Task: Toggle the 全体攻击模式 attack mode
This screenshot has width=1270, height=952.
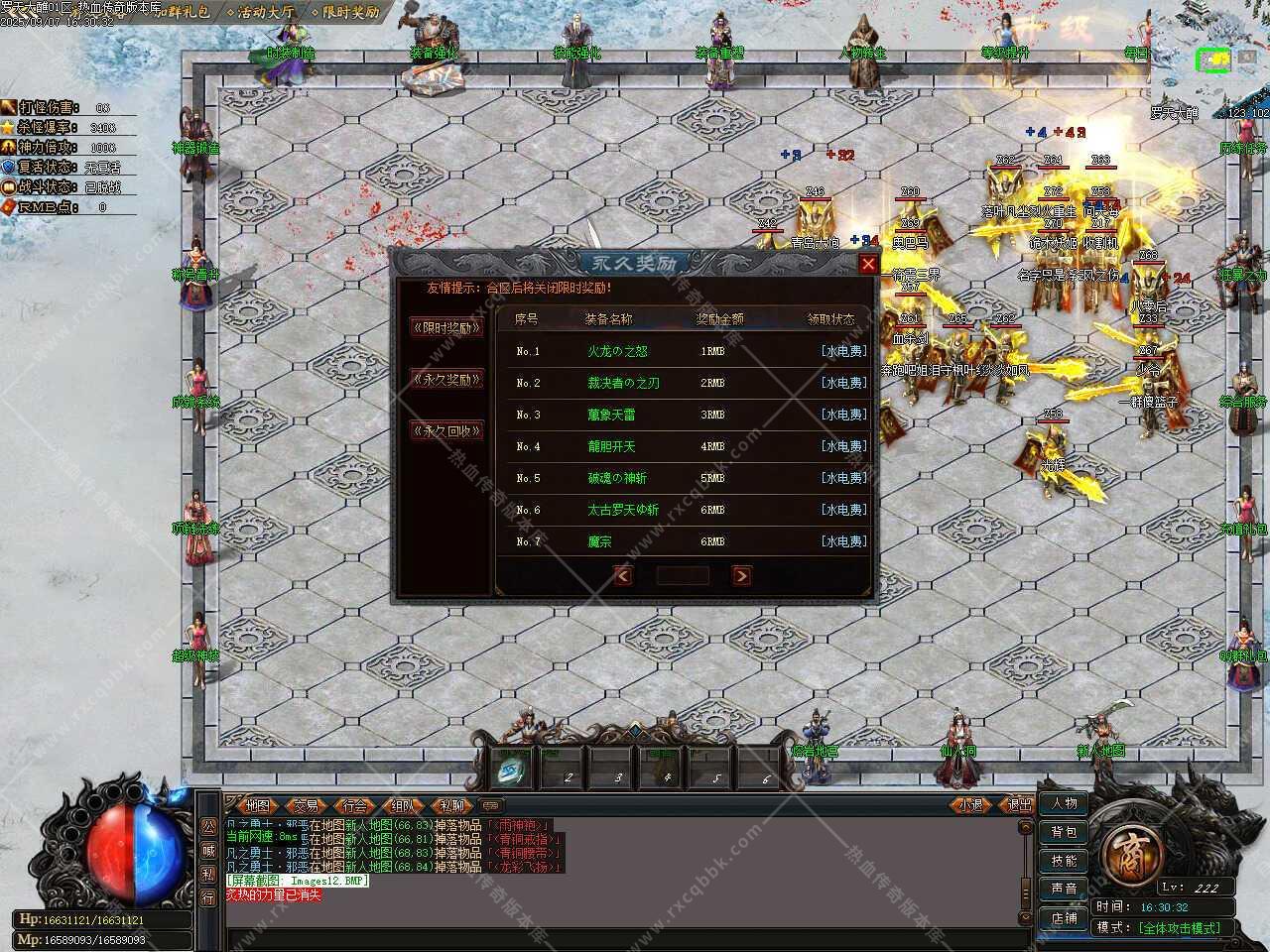Action: pyautogui.click(x=1181, y=928)
